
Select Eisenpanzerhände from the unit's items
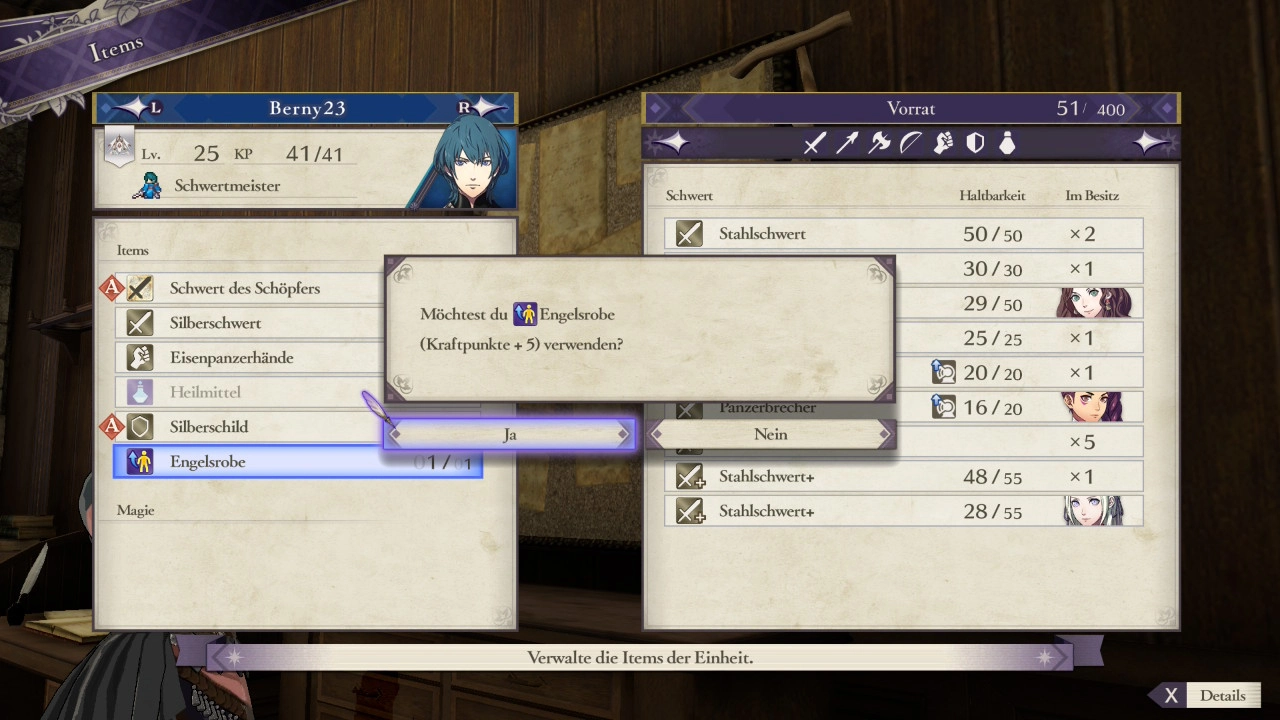(231, 358)
